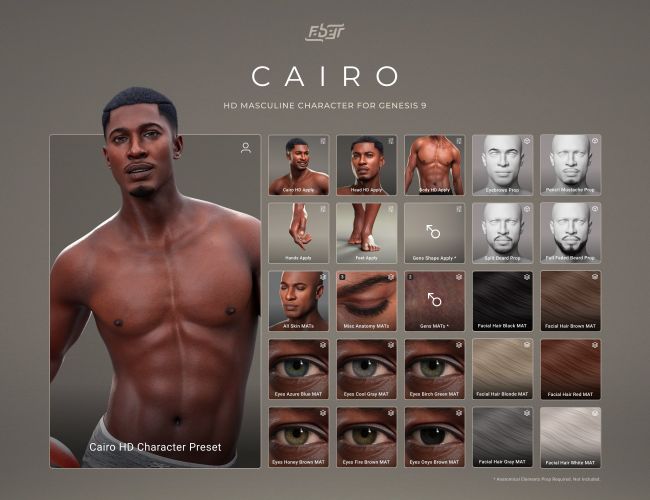650x500 pixels.
Task: Choose the Facial Hair Blonde MAT
Action: coord(502,369)
